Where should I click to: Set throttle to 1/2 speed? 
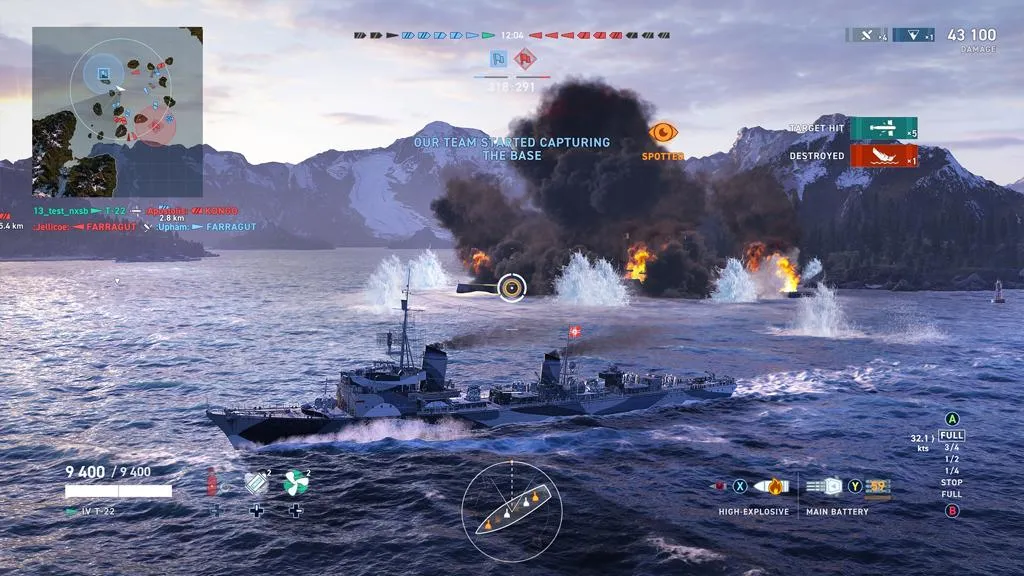tap(952, 459)
